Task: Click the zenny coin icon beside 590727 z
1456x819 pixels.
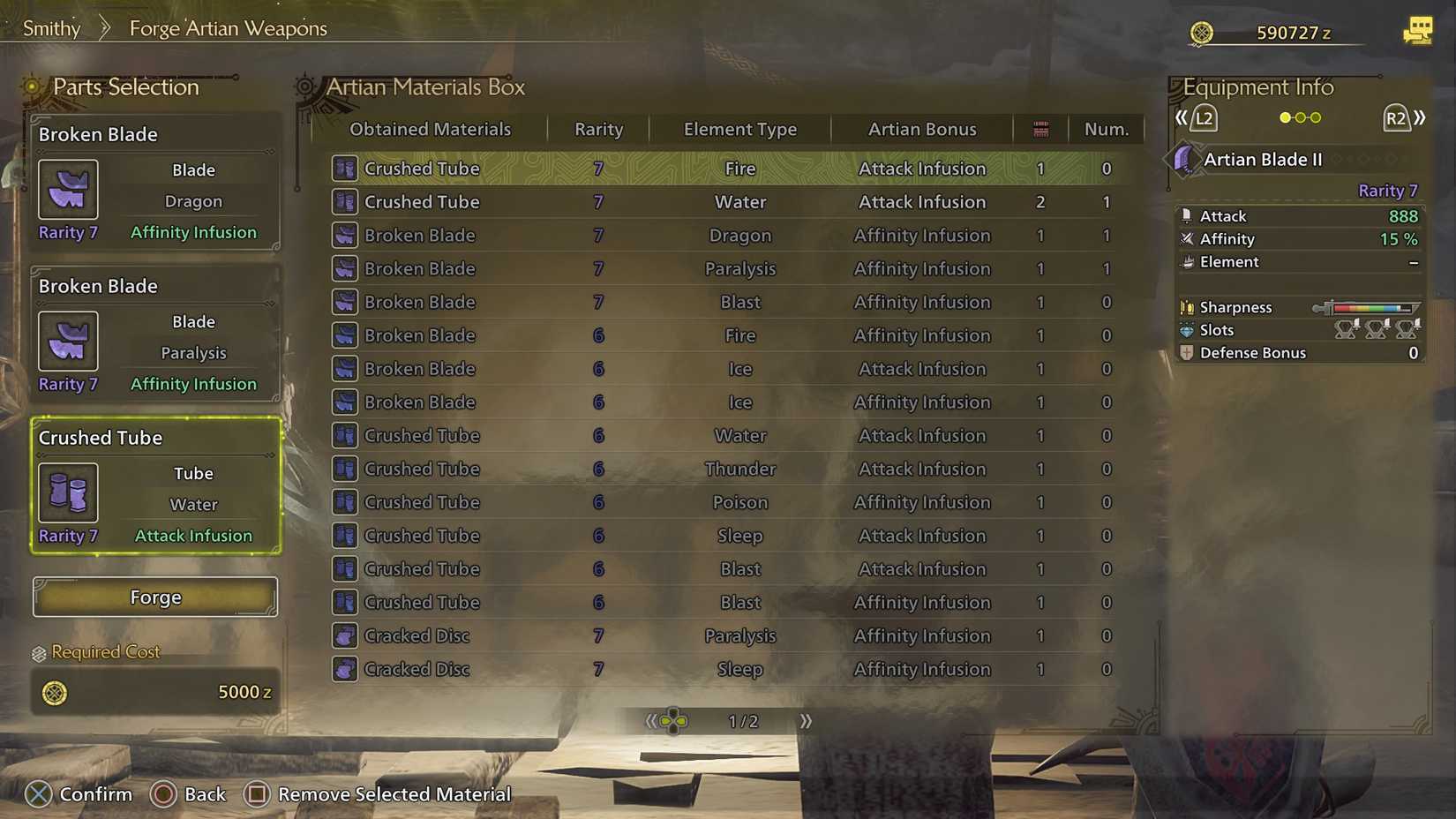Action: [x=1202, y=32]
